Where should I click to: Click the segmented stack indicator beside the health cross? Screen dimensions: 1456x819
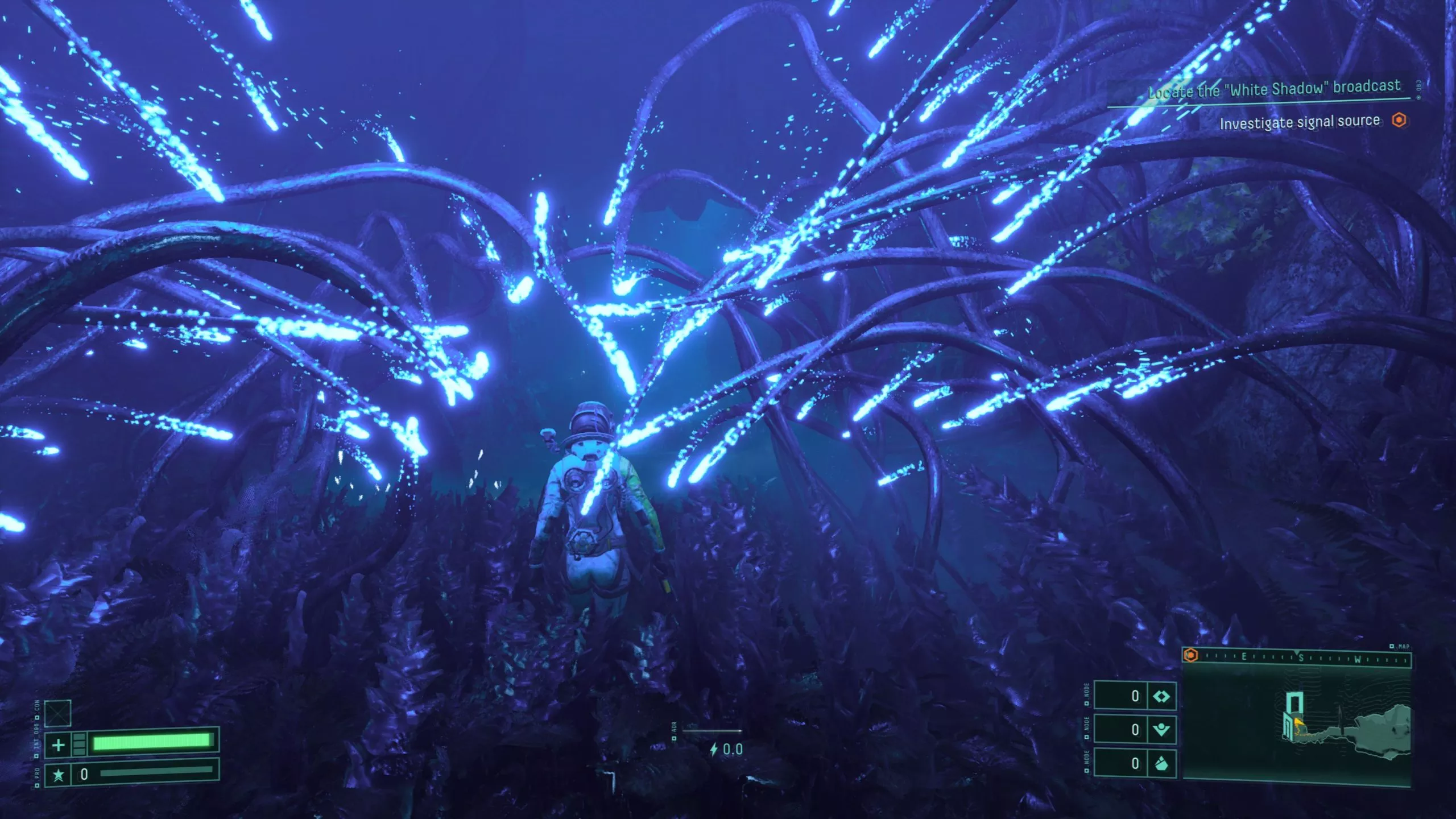[79, 744]
